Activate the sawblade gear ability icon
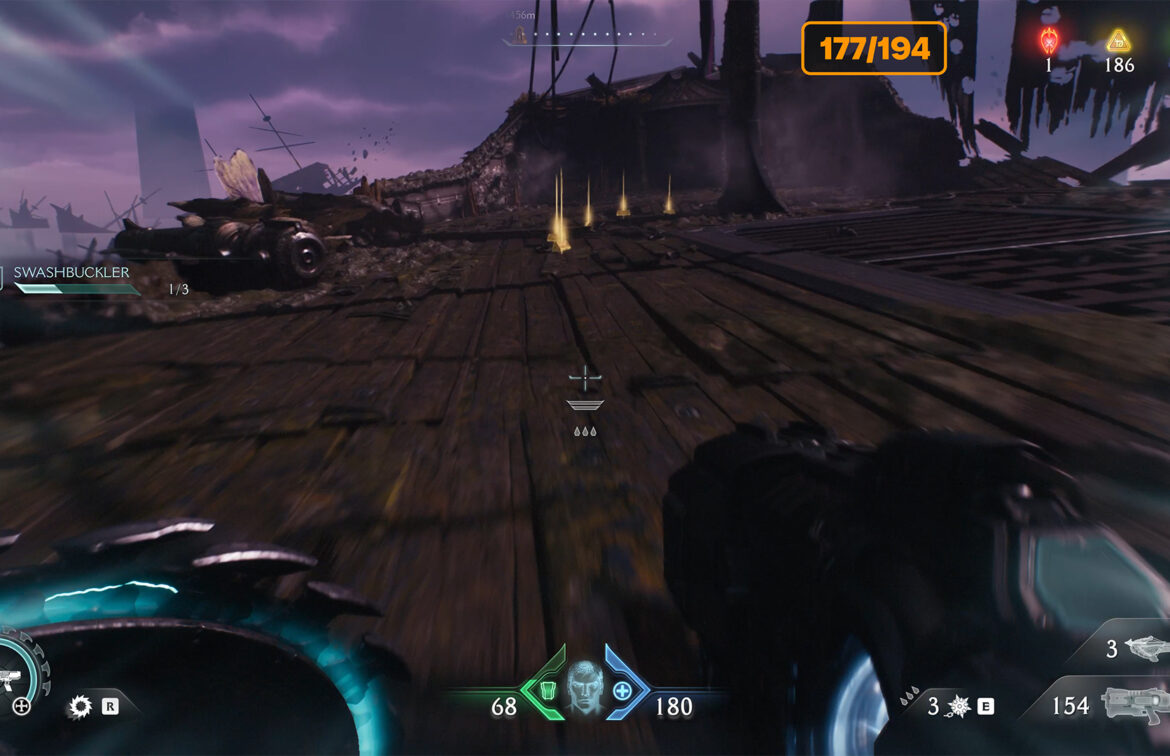1170x756 pixels. [79, 707]
